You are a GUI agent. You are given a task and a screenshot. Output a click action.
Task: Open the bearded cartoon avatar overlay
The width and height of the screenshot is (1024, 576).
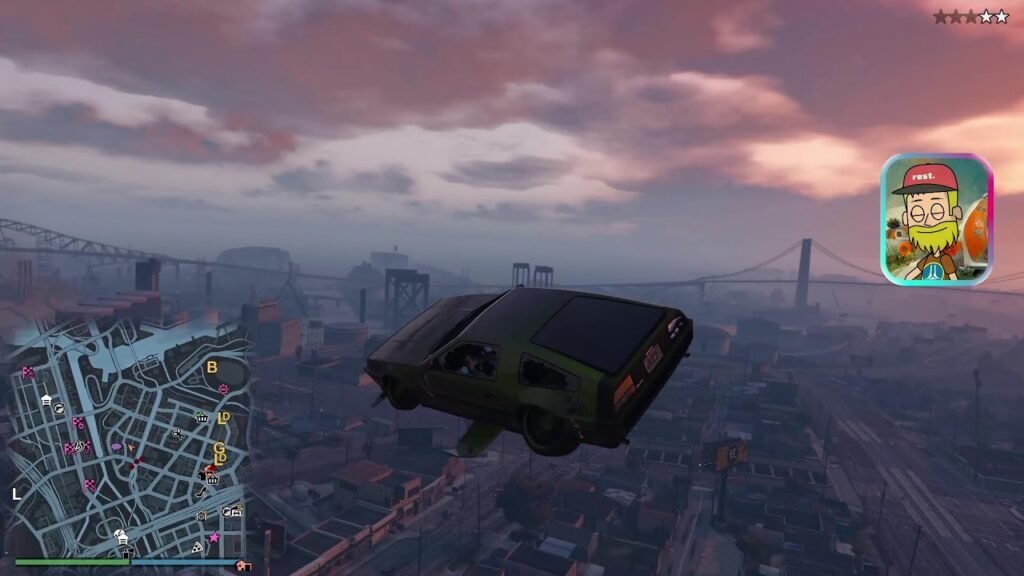936,219
